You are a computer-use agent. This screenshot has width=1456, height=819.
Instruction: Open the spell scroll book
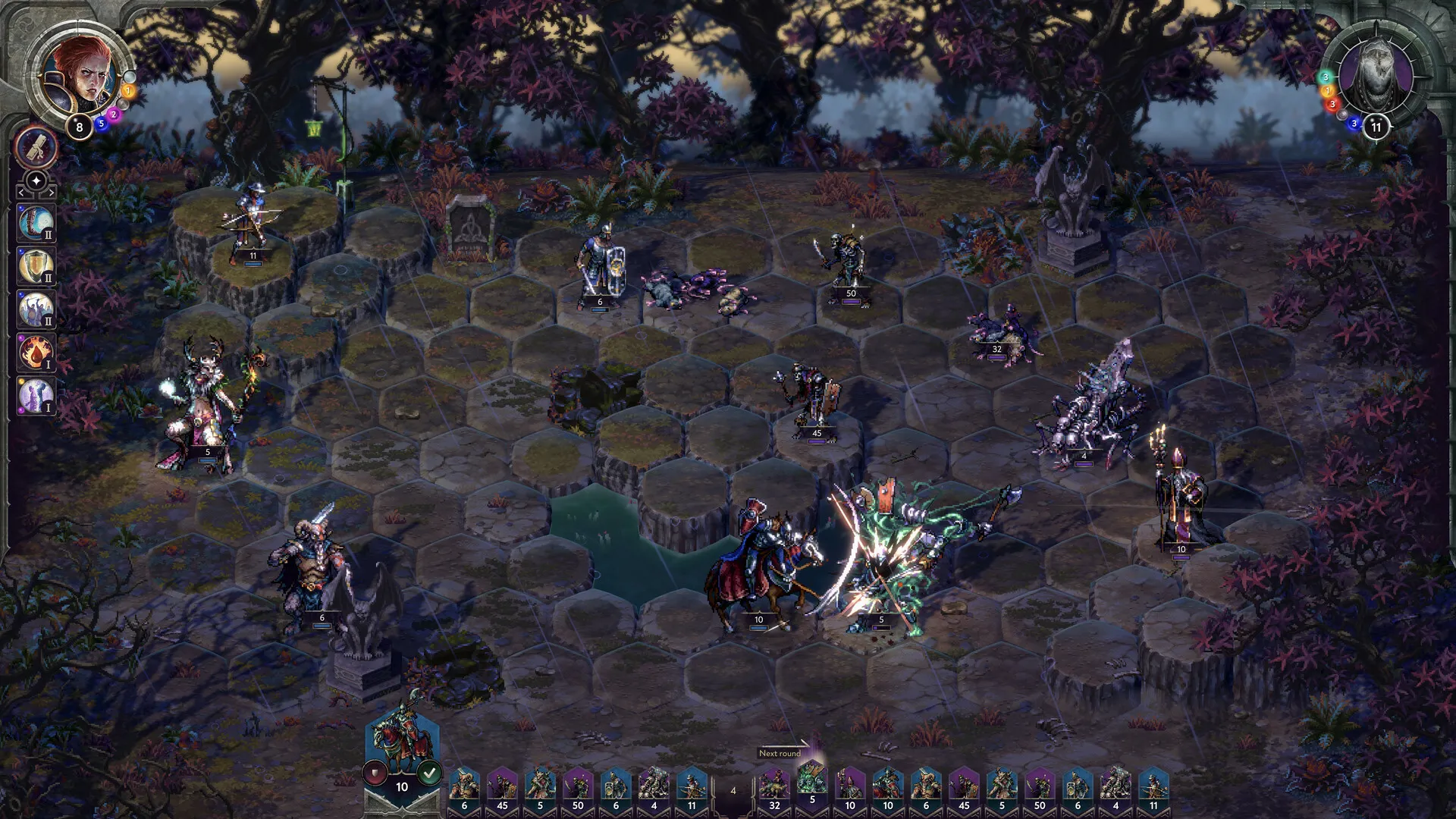click(x=36, y=147)
